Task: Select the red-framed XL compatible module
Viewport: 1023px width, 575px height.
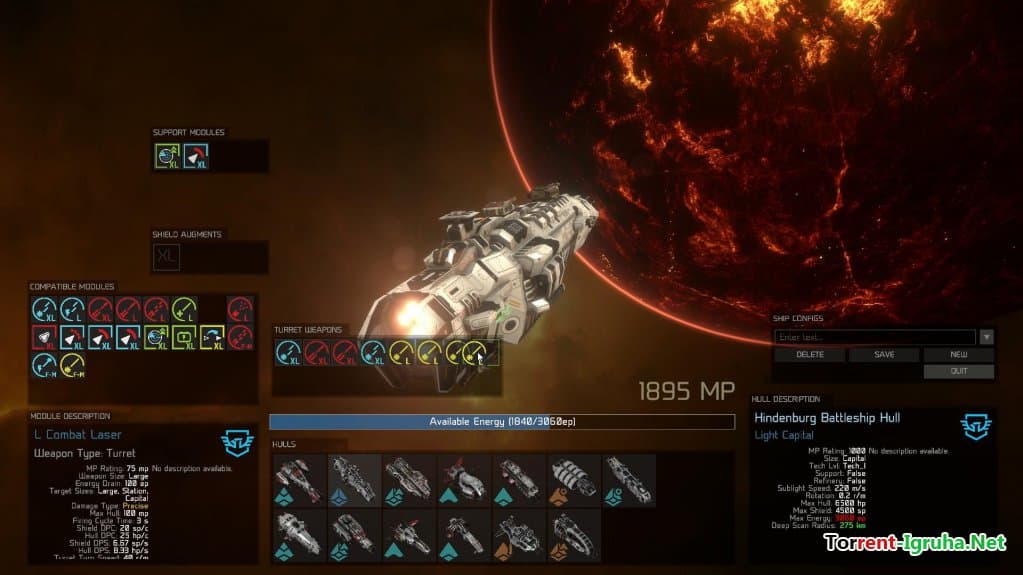Action: [x=44, y=338]
